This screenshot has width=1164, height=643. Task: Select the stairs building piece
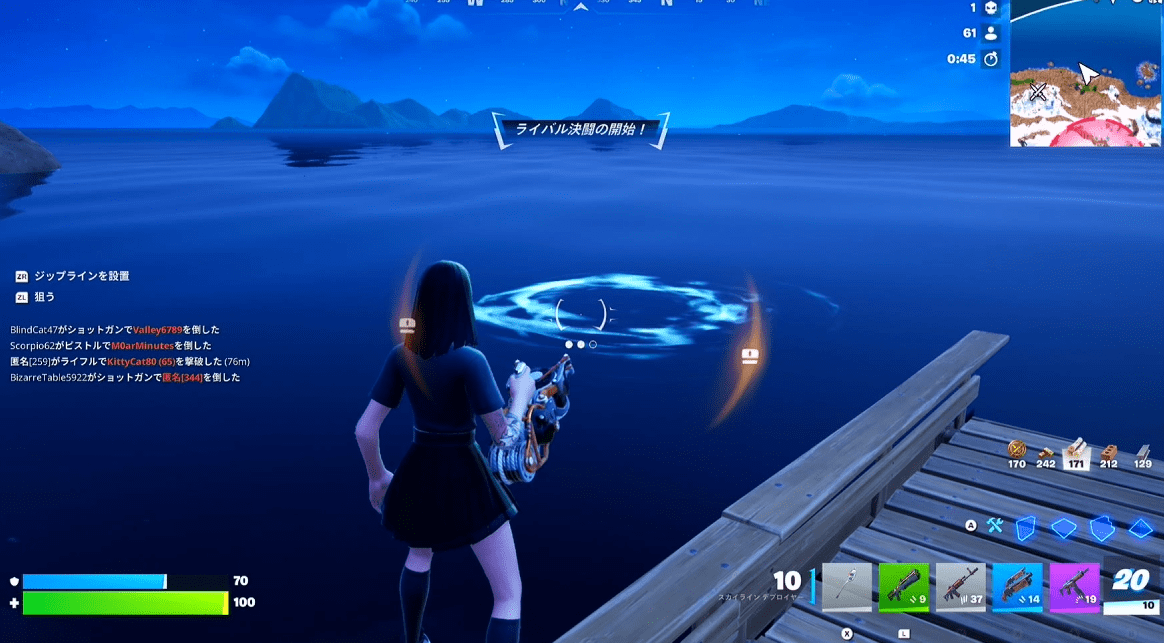[1102, 527]
